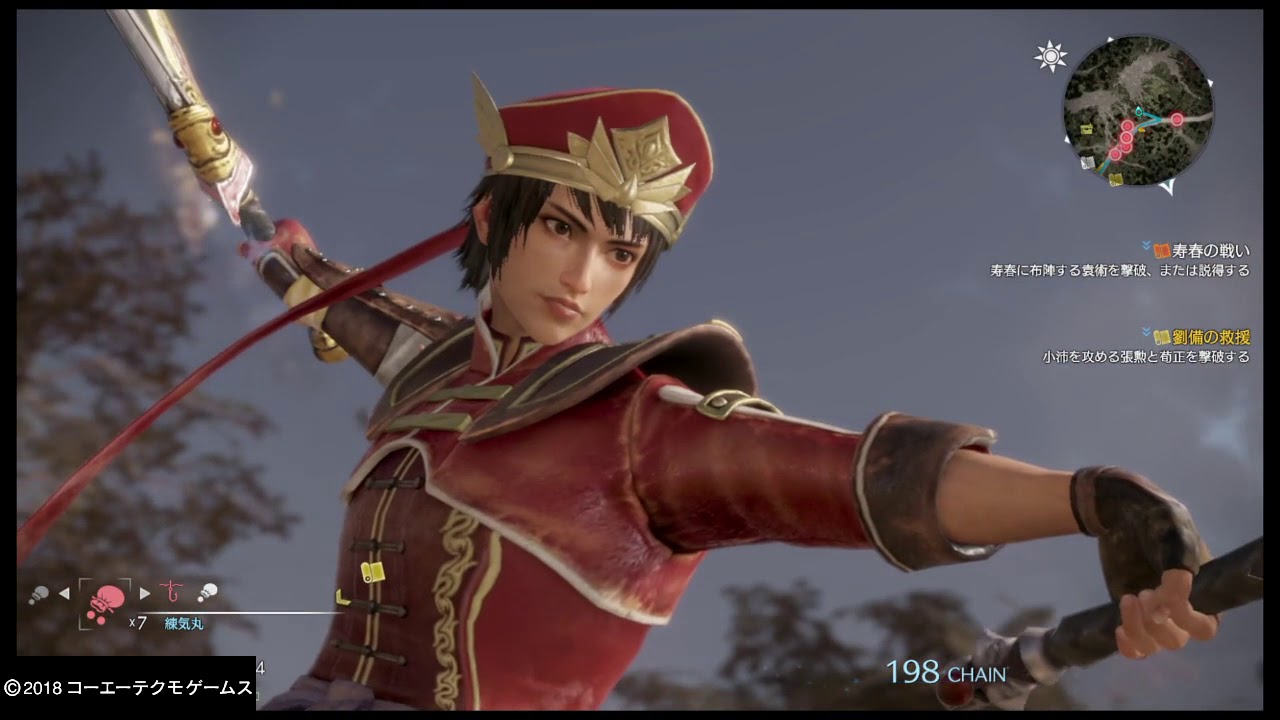Select the white smoke bomb item icon
This screenshot has height=720, width=1280.
(x=208, y=592)
